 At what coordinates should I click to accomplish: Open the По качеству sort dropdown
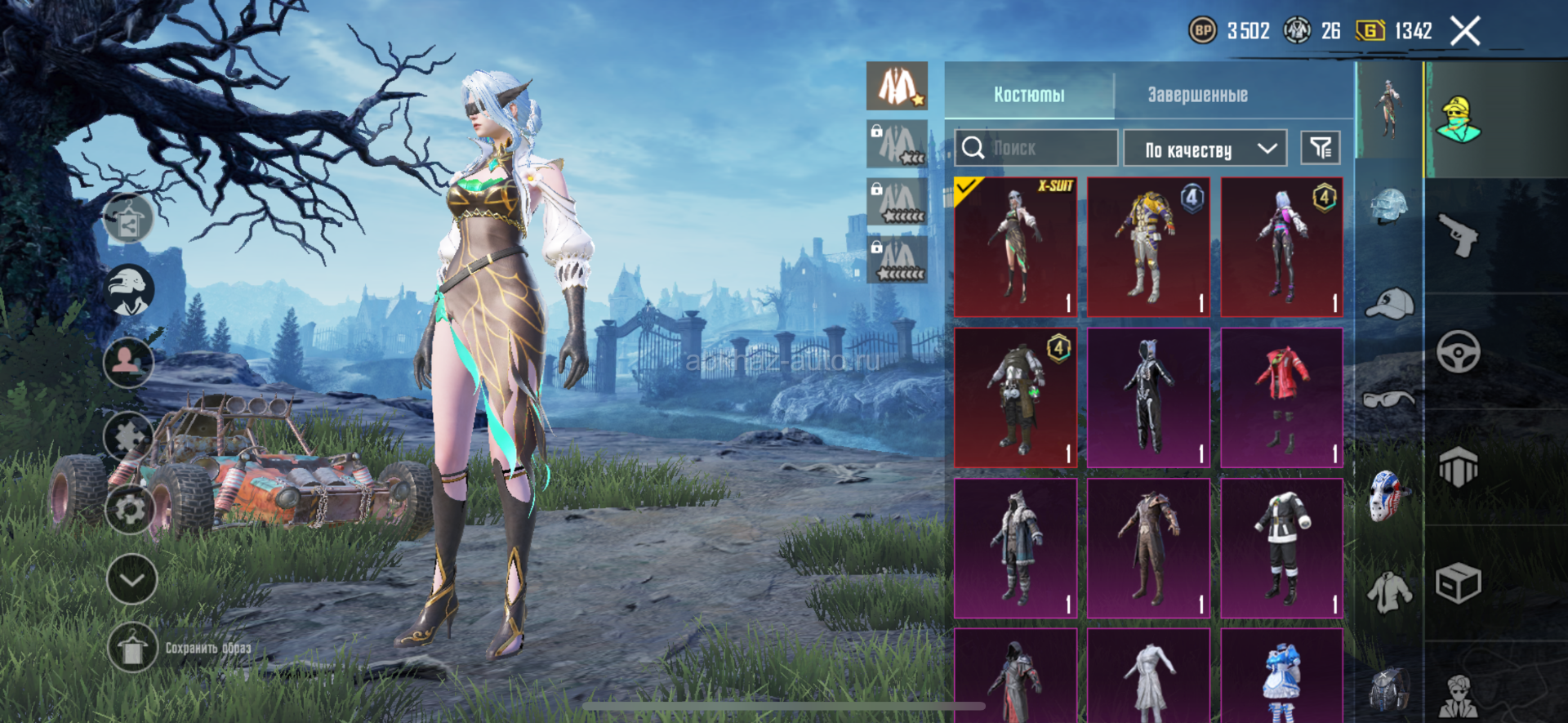click(x=1205, y=149)
